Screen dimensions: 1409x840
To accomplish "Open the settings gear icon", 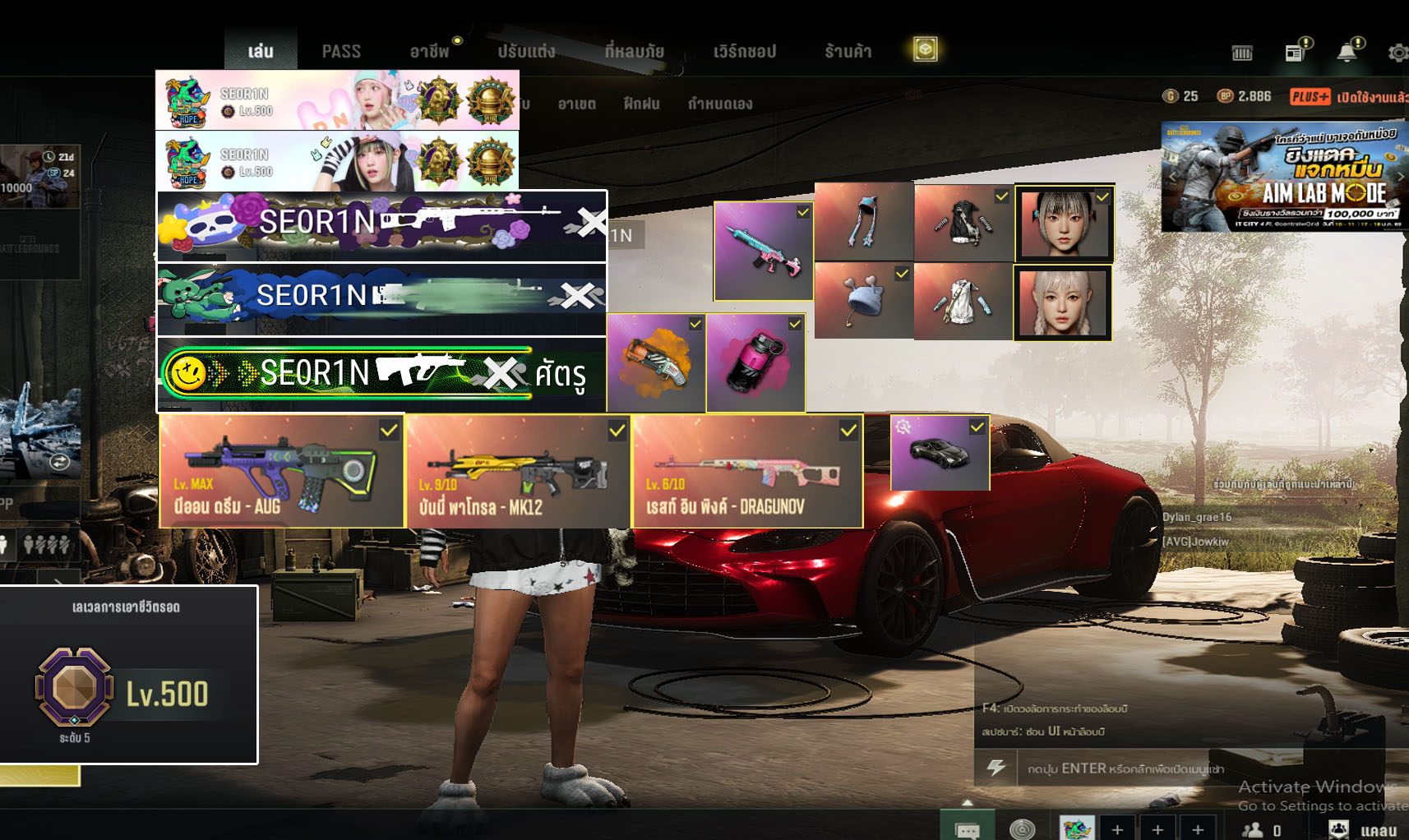I will coord(1397,53).
